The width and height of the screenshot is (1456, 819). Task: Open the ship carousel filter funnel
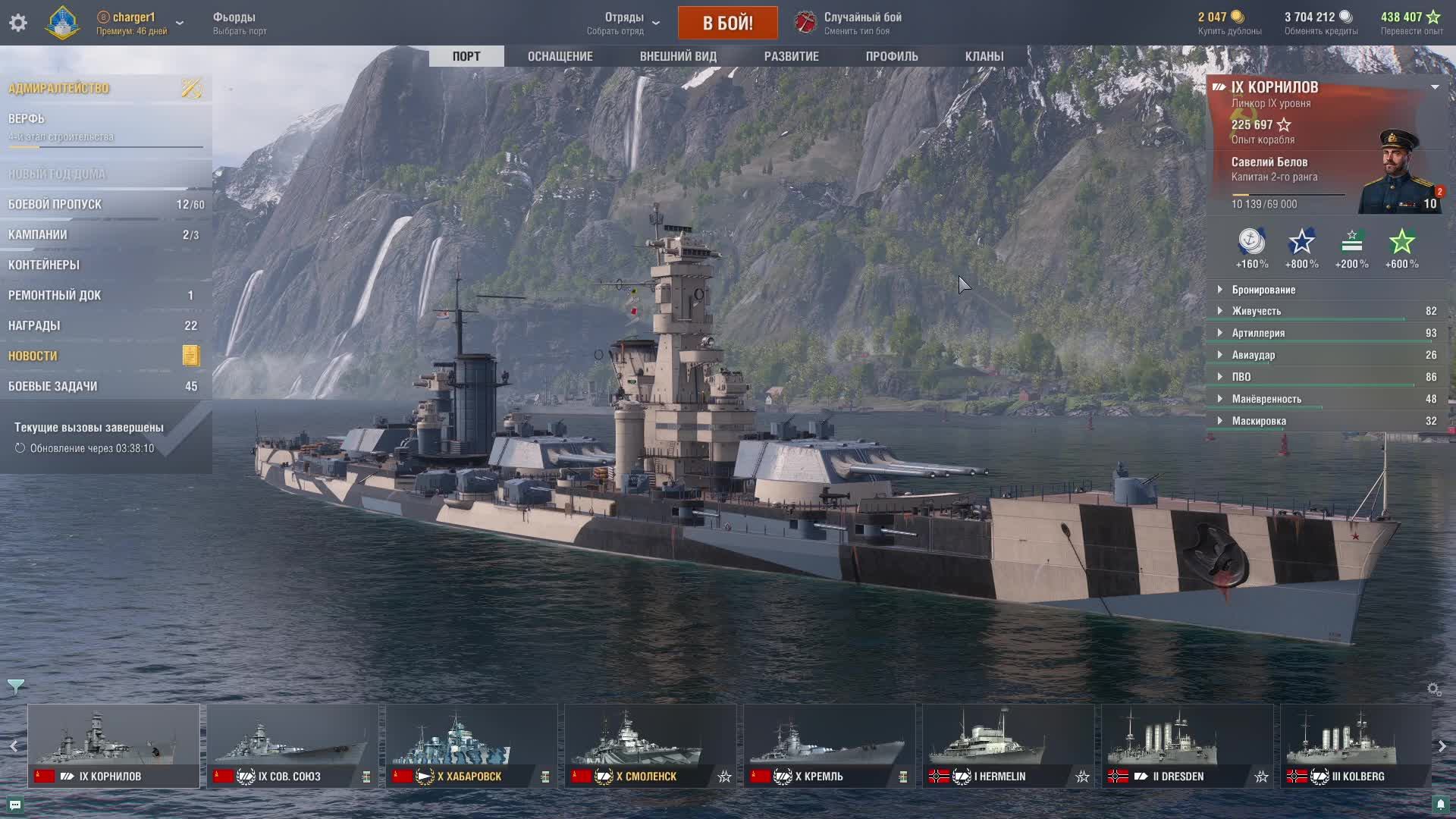click(15, 686)
